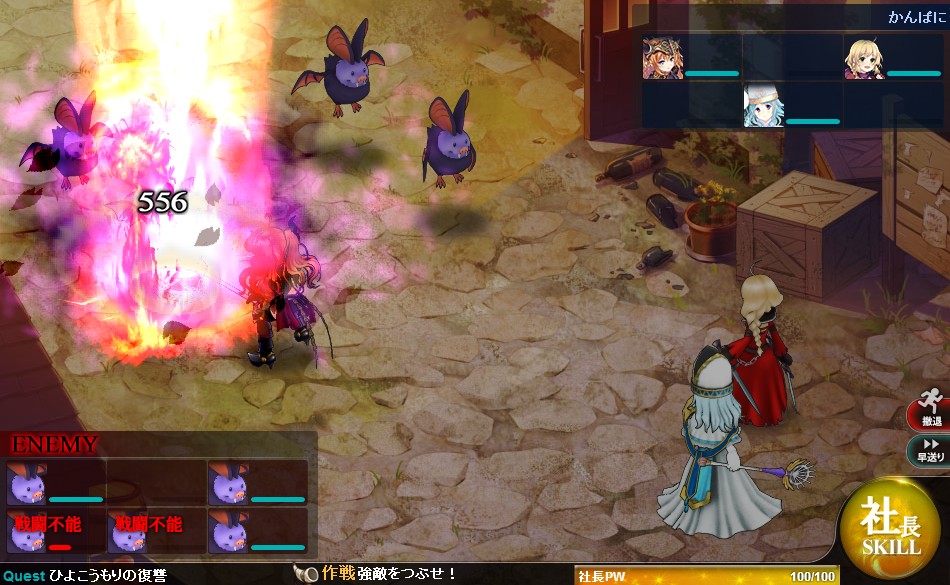Pick the blue-haired white-hat girl portrait
950x585 pixels.
point(763,105)
